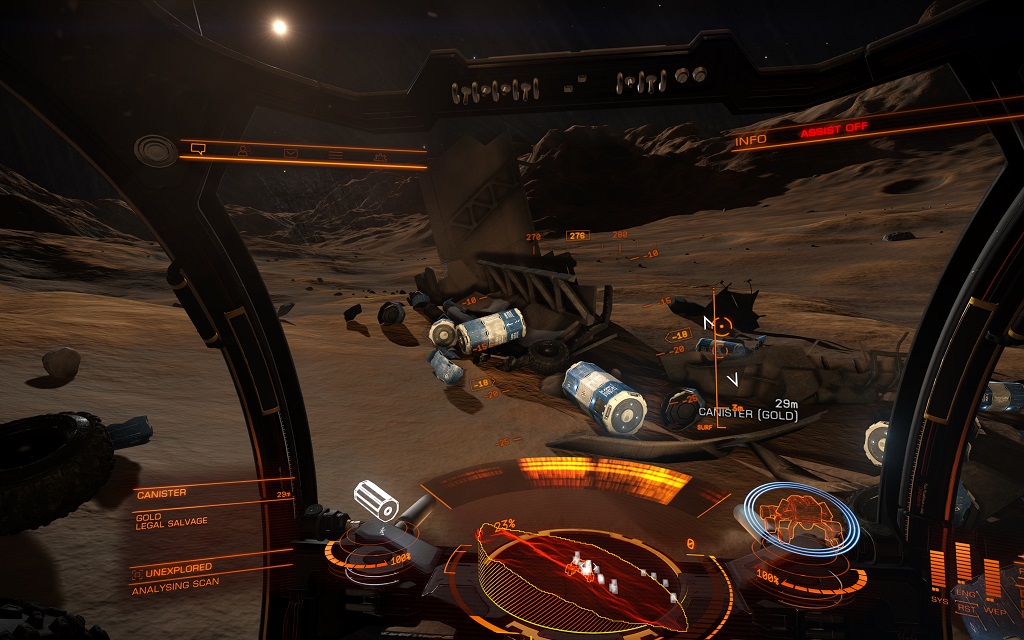Switch to the contacts person tab
Viewport: 1024px width, 640px height.
coord(242,151)
